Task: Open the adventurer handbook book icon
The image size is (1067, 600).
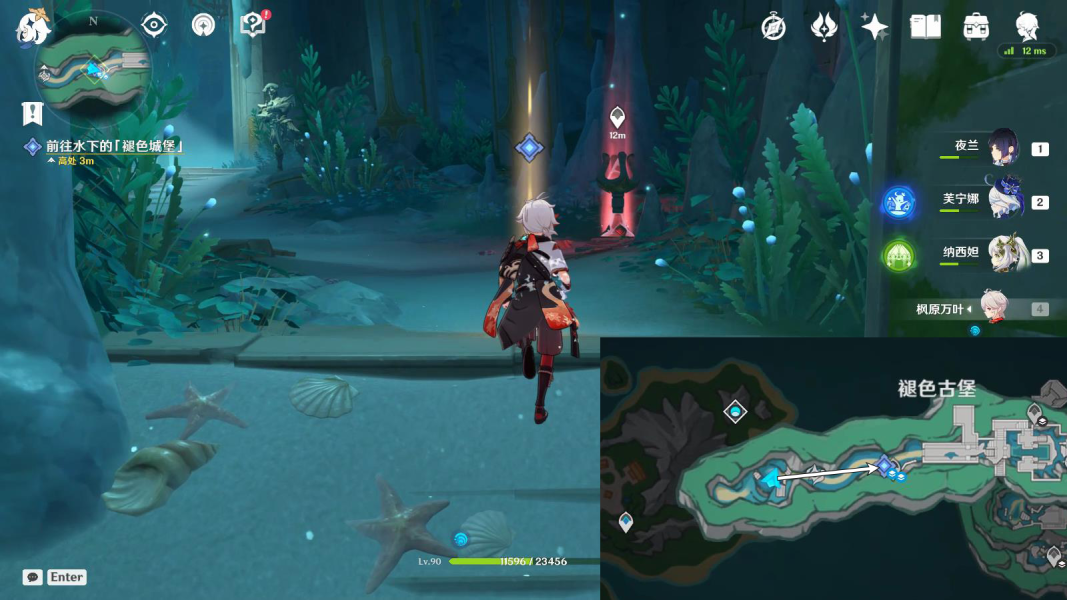Action: click(925, 27)
